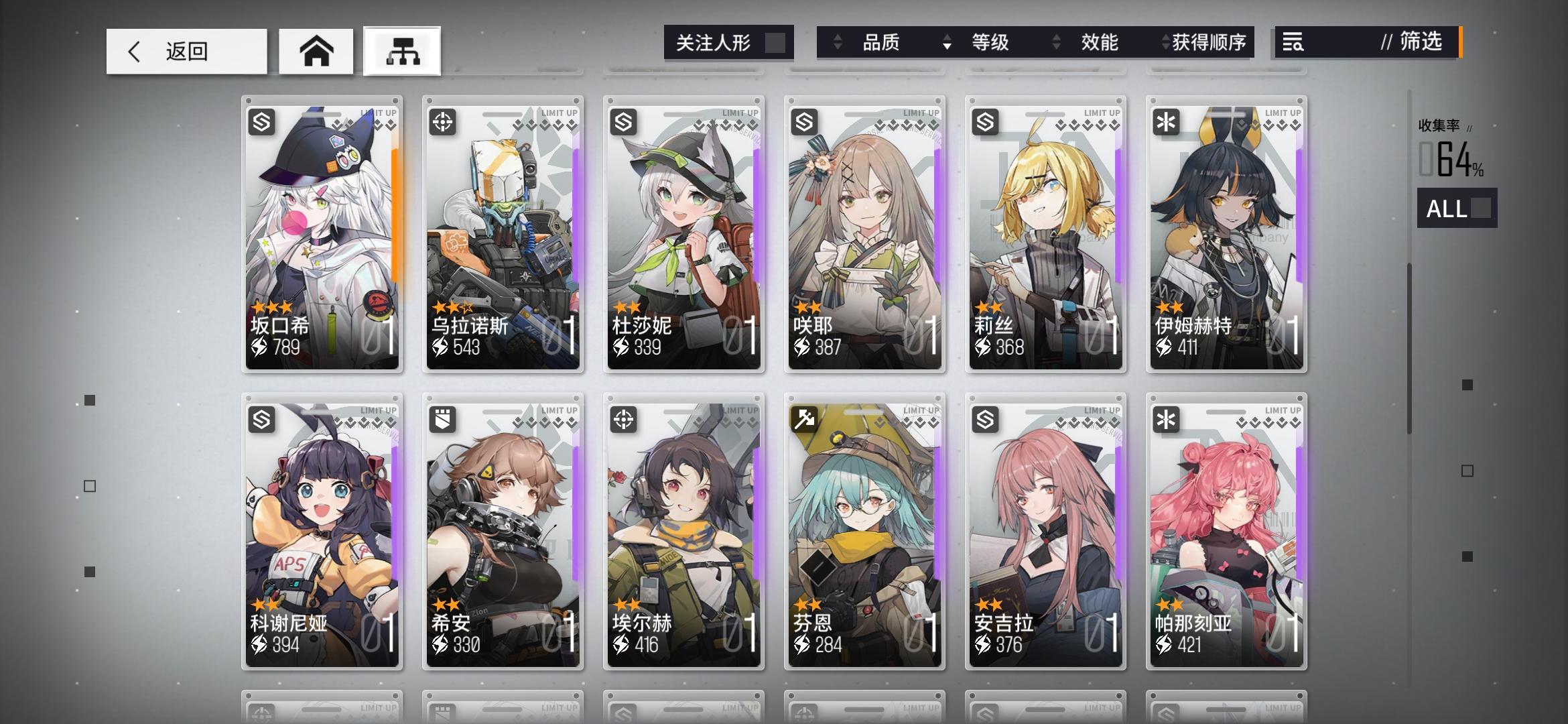This screenshot has width=1568, height=724.
Task: Click the list filter icon near 筛选
Action: [1293, 43]
